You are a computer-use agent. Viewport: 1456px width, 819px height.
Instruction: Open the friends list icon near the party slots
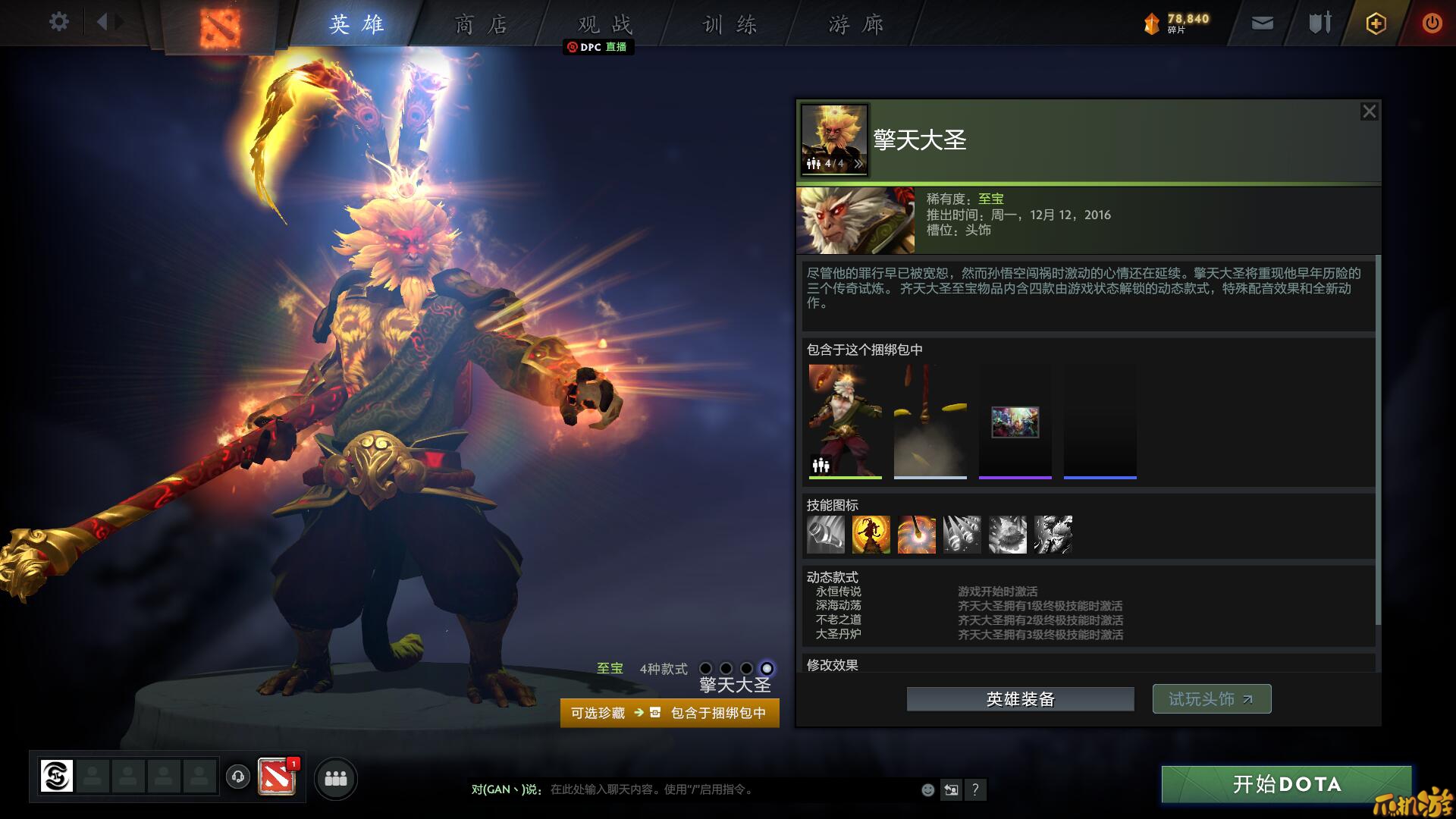tap(337, 779)
